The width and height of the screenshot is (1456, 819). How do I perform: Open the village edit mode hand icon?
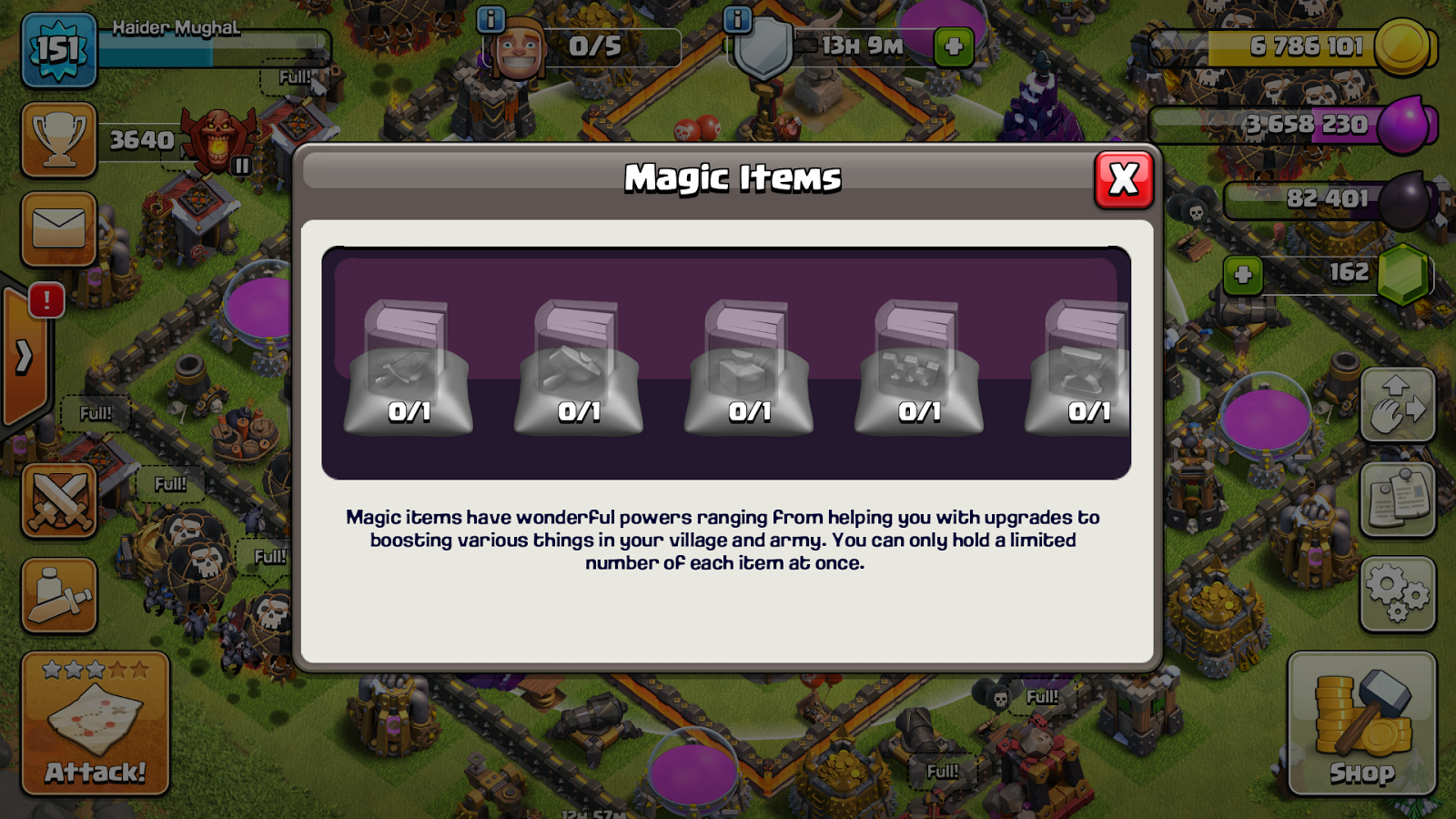(x=1399, y=403)
